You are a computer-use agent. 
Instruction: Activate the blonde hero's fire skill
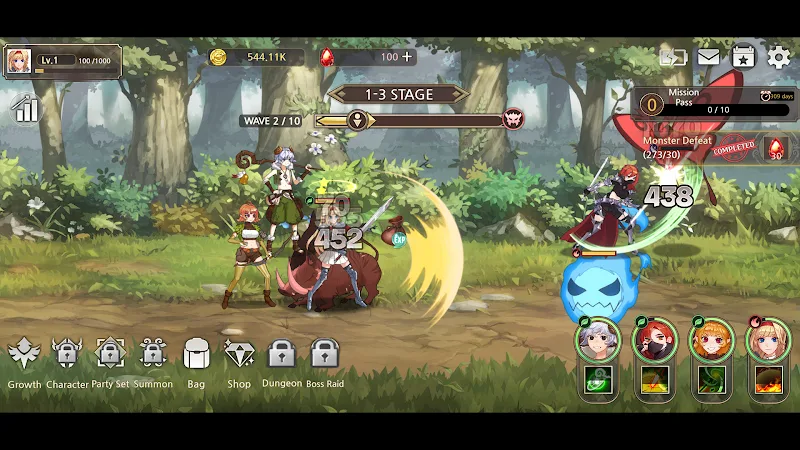769,380
